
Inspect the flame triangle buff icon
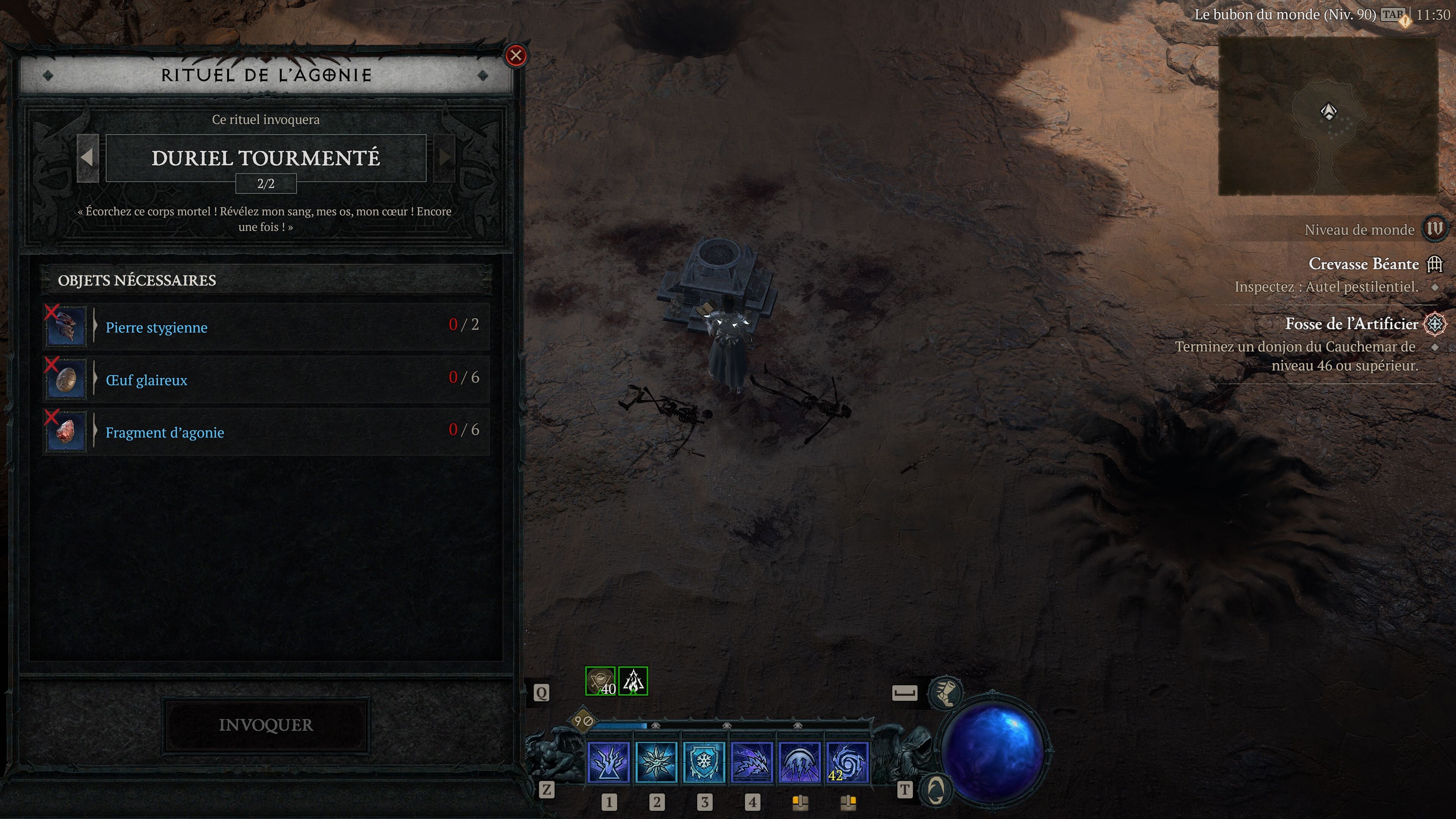pos(633,681)
